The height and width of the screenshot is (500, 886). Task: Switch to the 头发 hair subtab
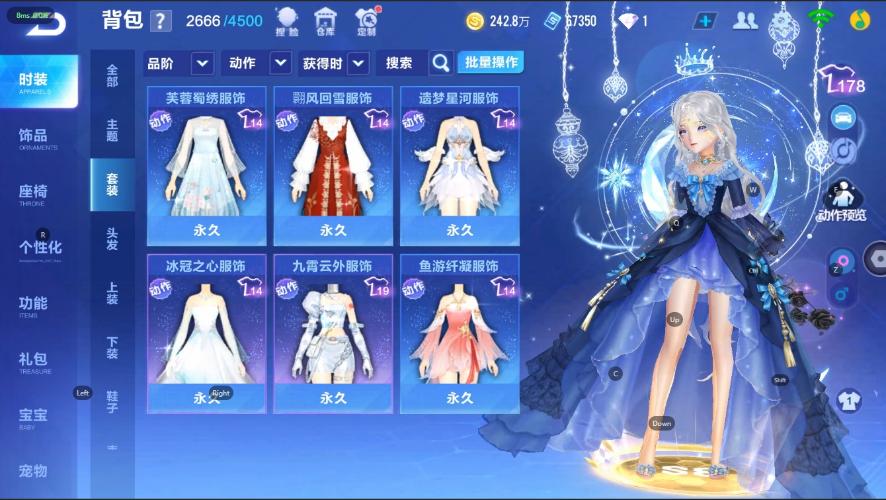pyautogui.click(x=112, y=239)
